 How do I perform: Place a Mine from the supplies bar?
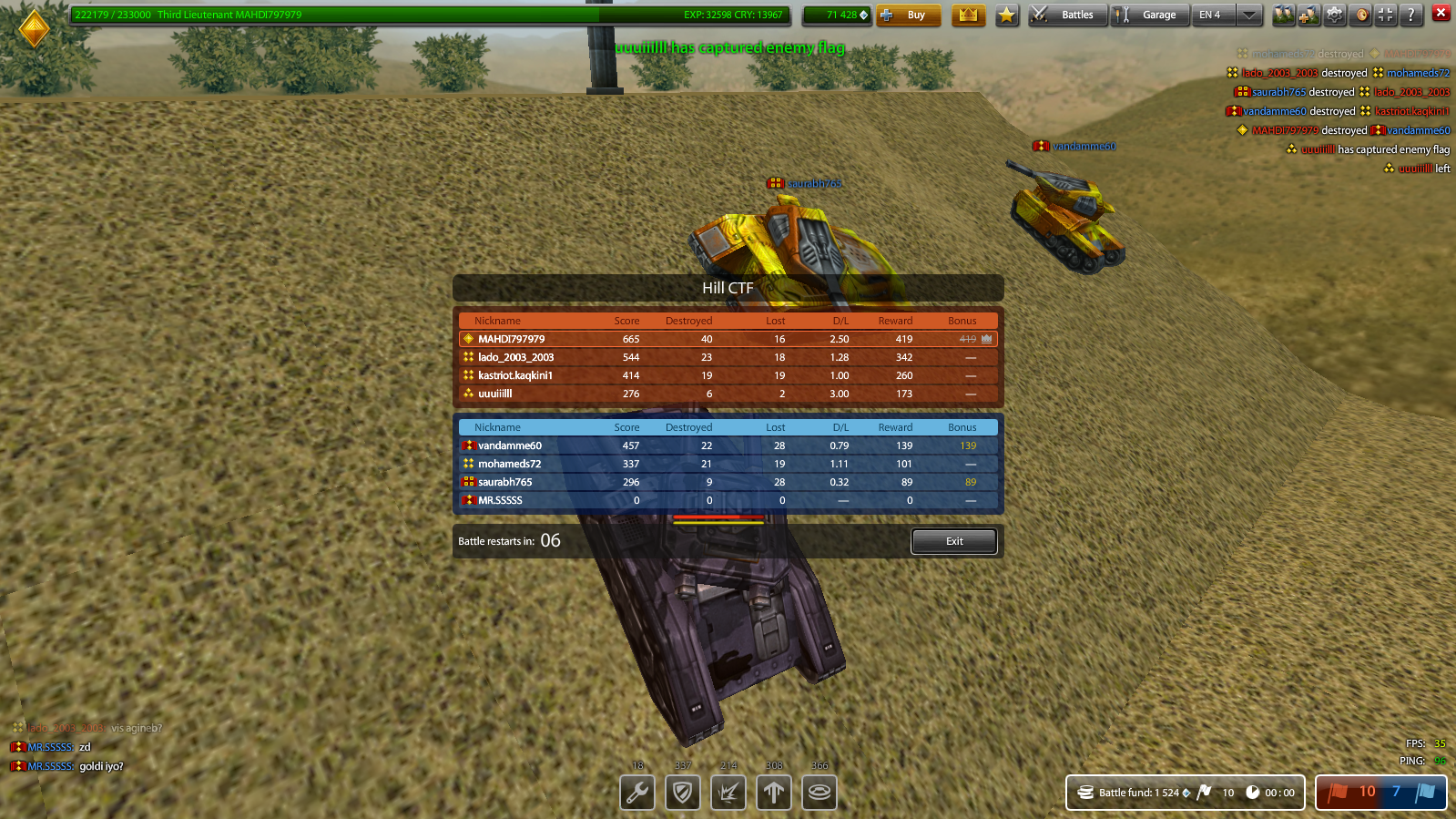[819, 792]
